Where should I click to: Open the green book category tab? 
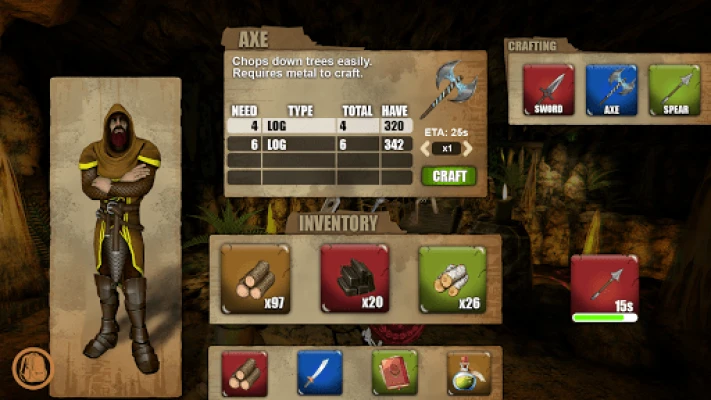tap(394, 372)
